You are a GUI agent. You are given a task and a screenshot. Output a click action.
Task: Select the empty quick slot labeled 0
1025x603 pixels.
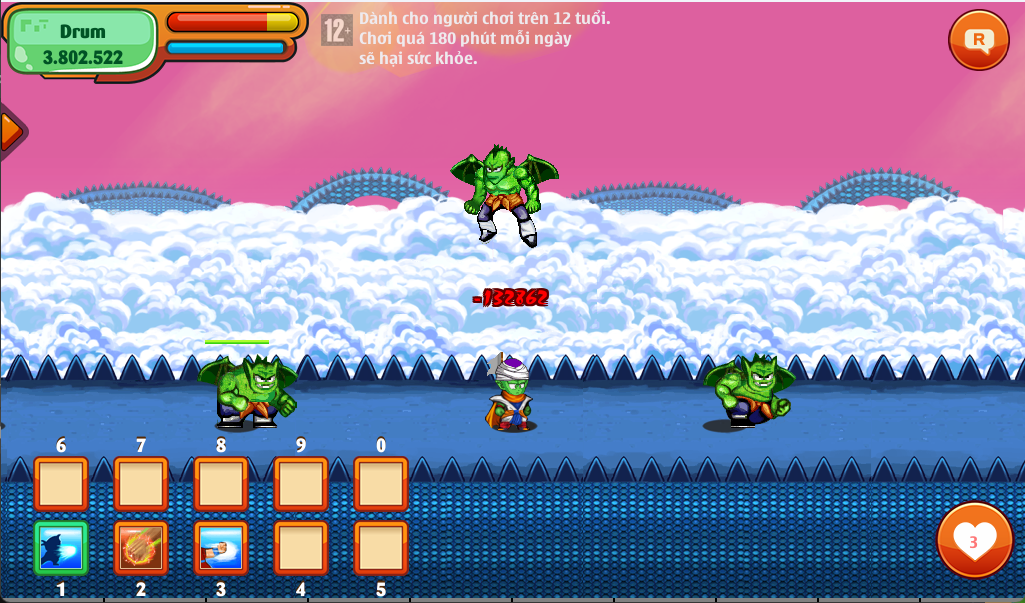[x=381, y=484]
